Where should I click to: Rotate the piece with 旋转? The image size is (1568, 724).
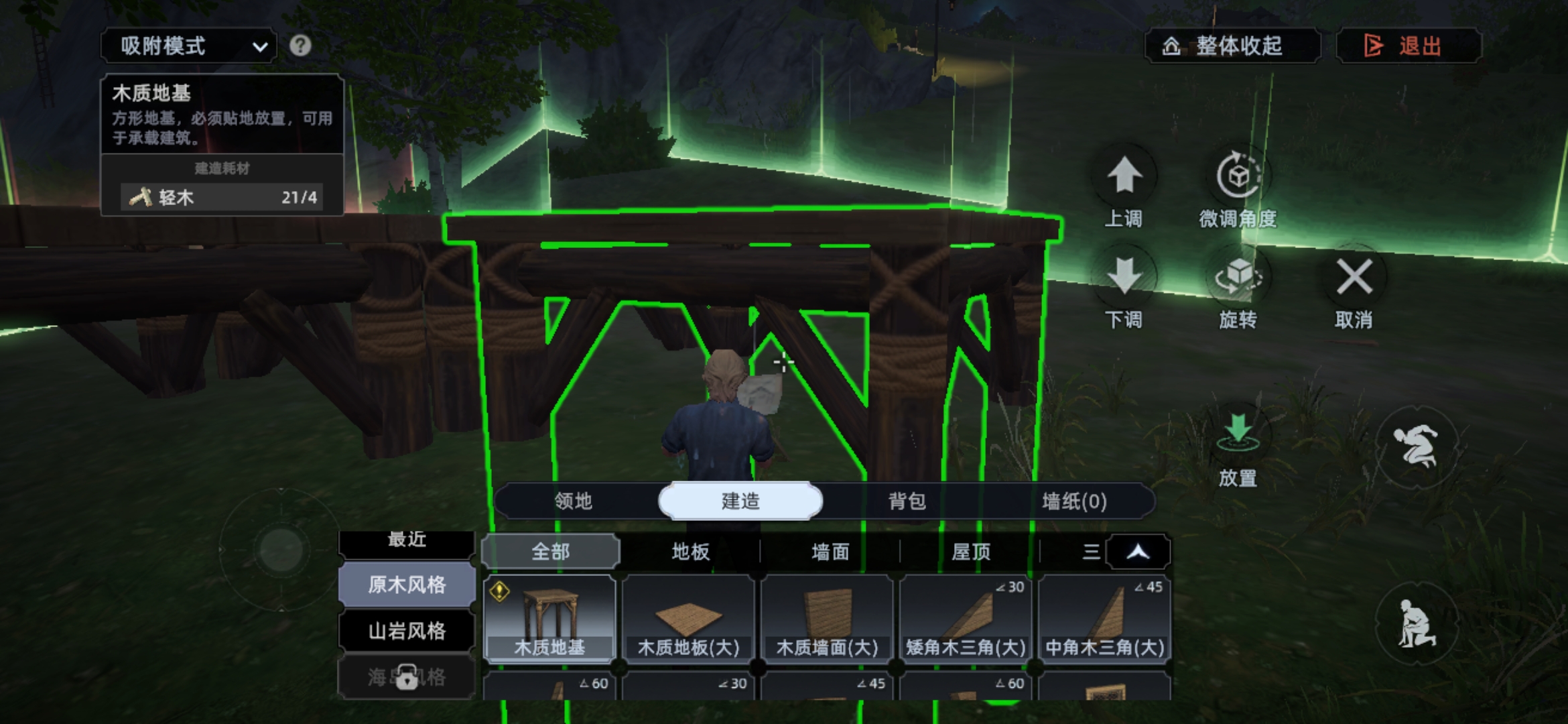1238,278
